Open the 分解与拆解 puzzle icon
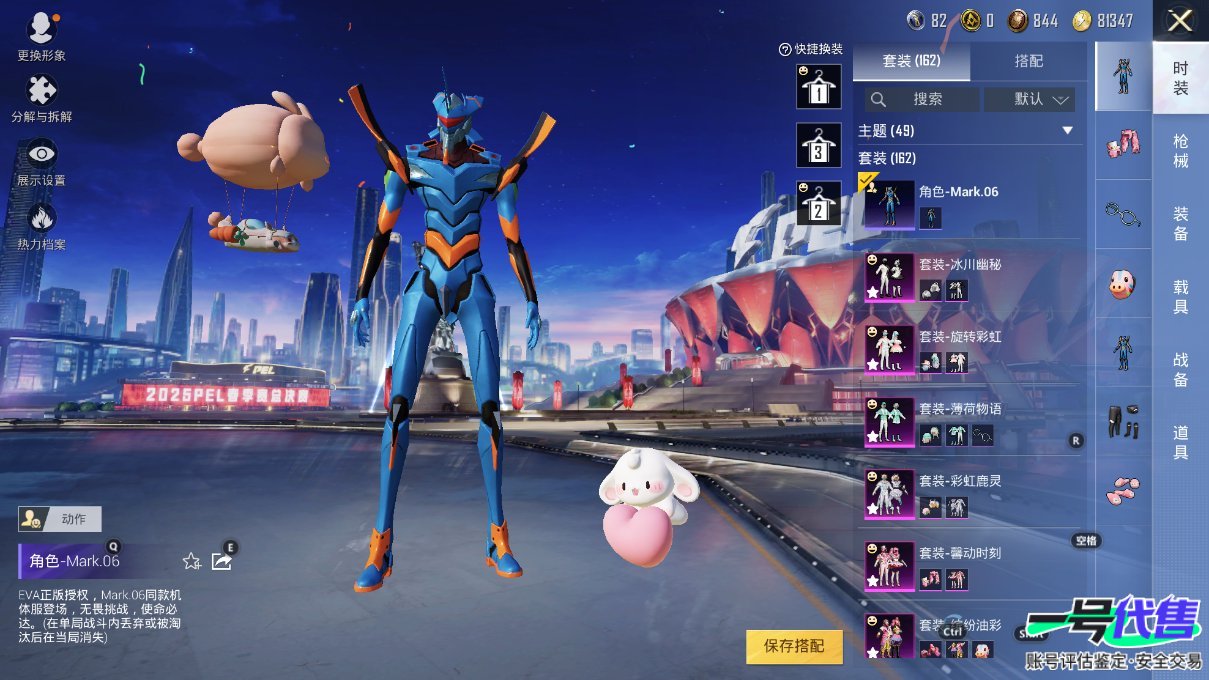The image size is (1209, 680). pos(41,98)
